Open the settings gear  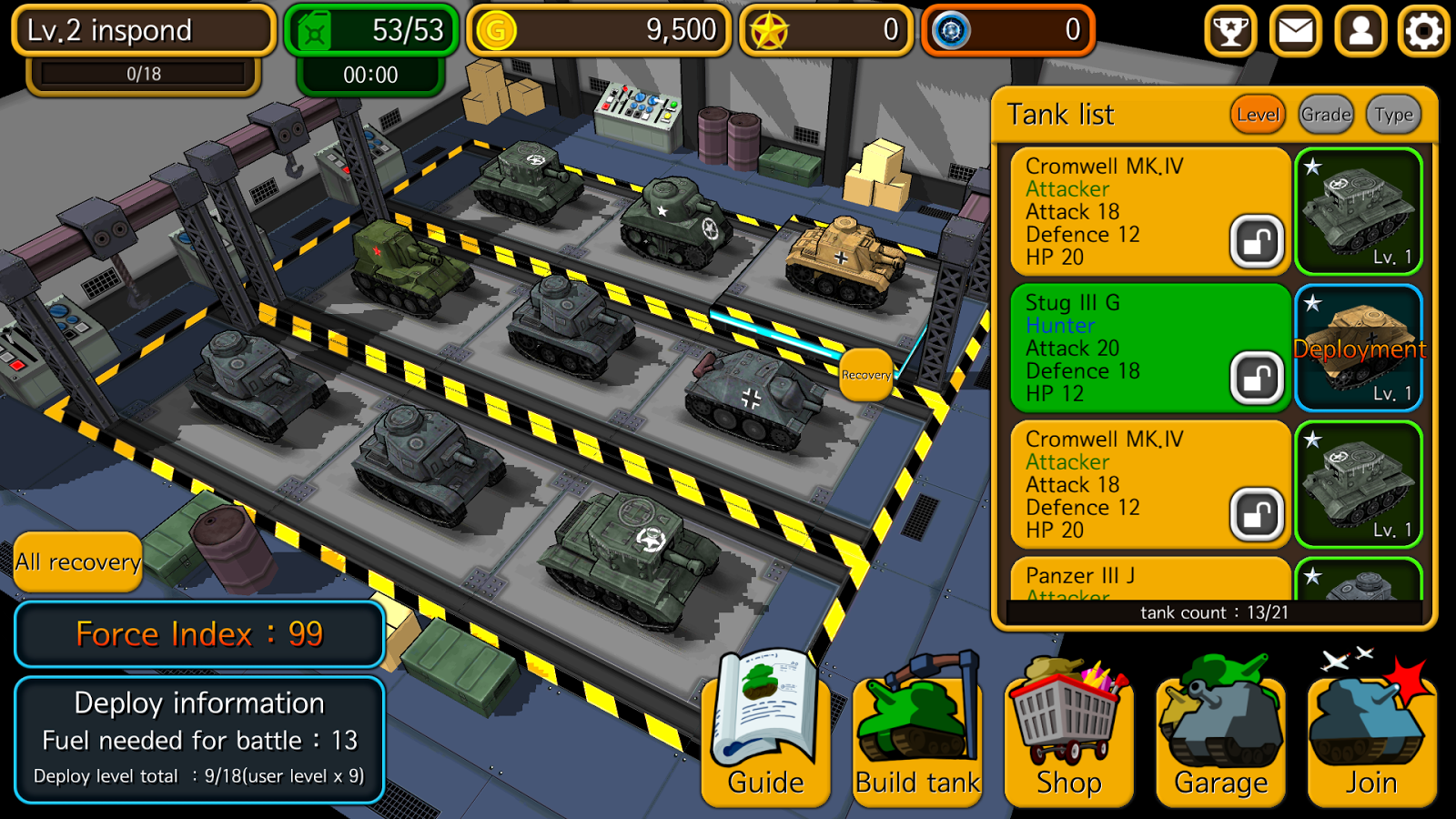click(1422, 32)
